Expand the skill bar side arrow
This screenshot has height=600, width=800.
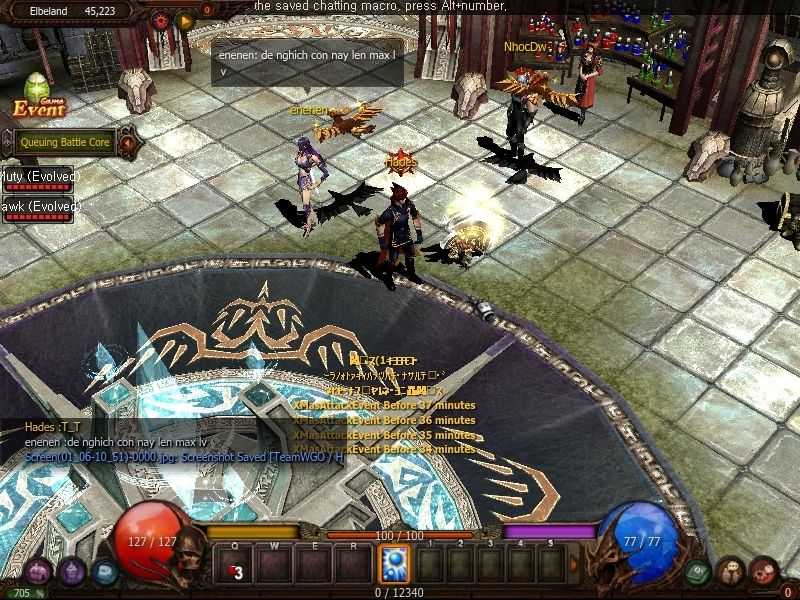point(574,564)
